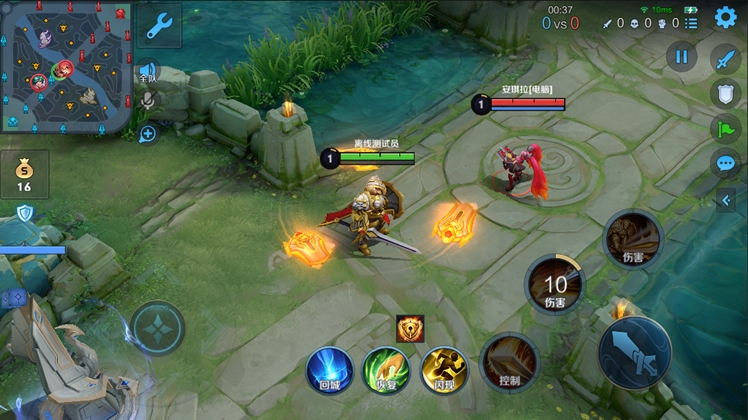748x420 pixels.
Task: Click the blue plus speech bubble icon
Action: pos(148,133)
